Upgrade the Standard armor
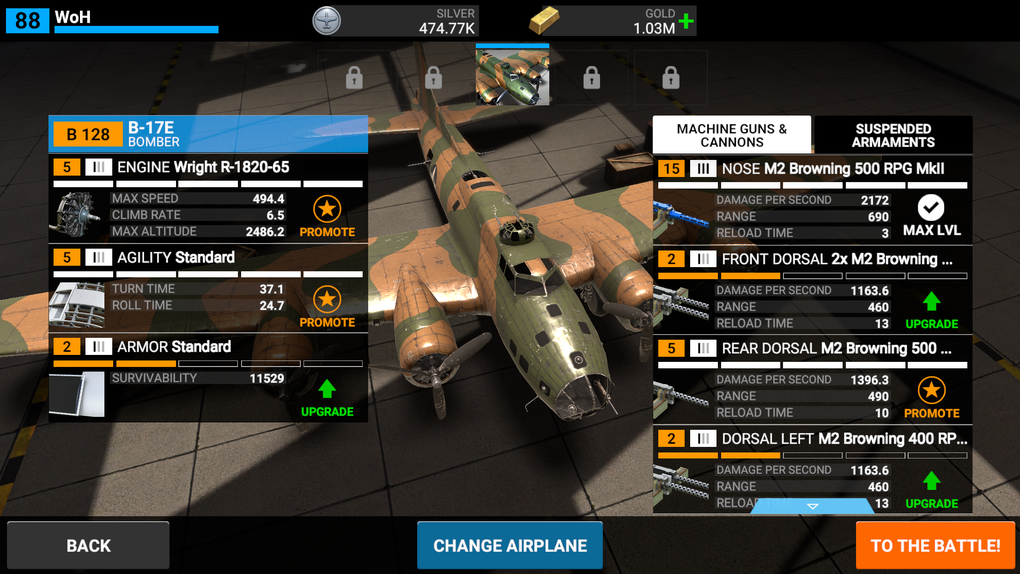The image size is (1020, 574). (x=327, y=396)
